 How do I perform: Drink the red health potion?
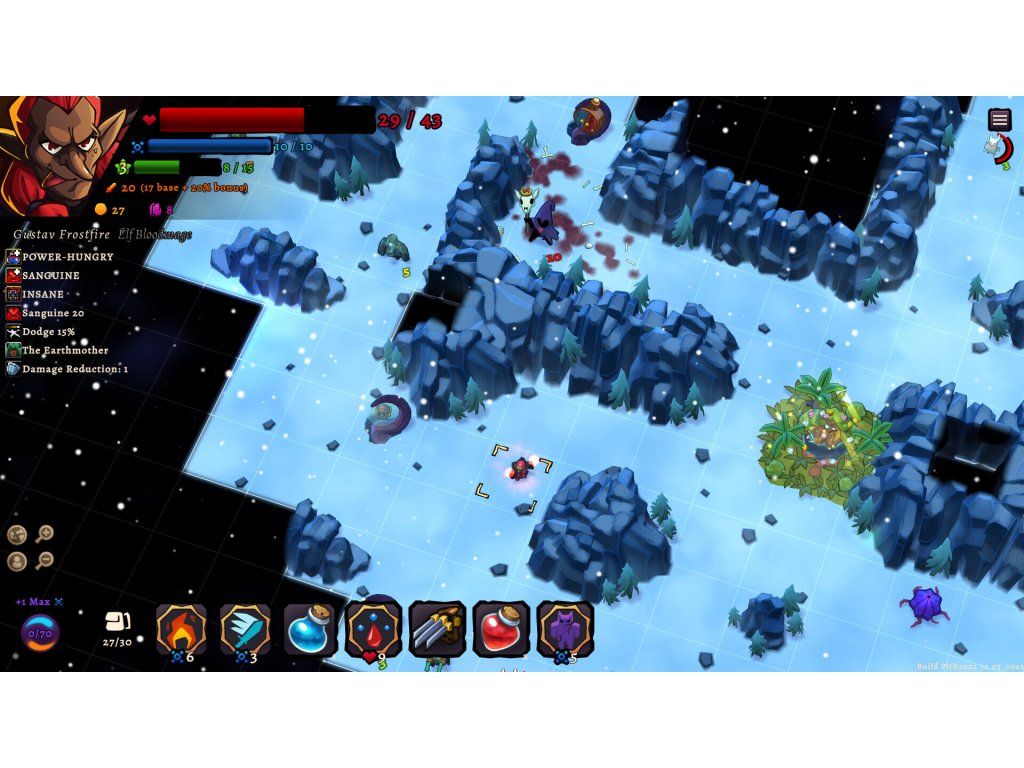501,629
